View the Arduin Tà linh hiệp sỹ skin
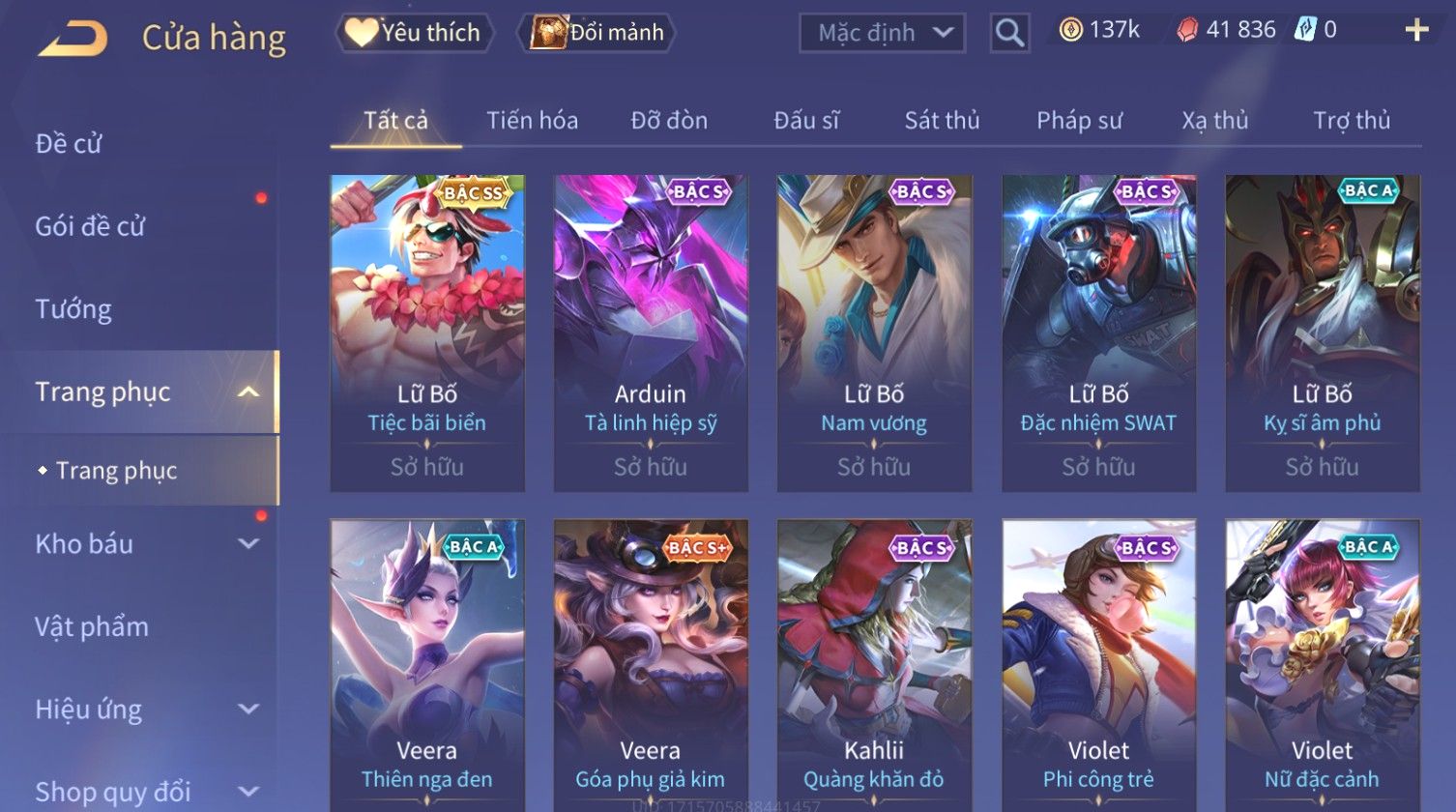 click(x=651, y=332)
